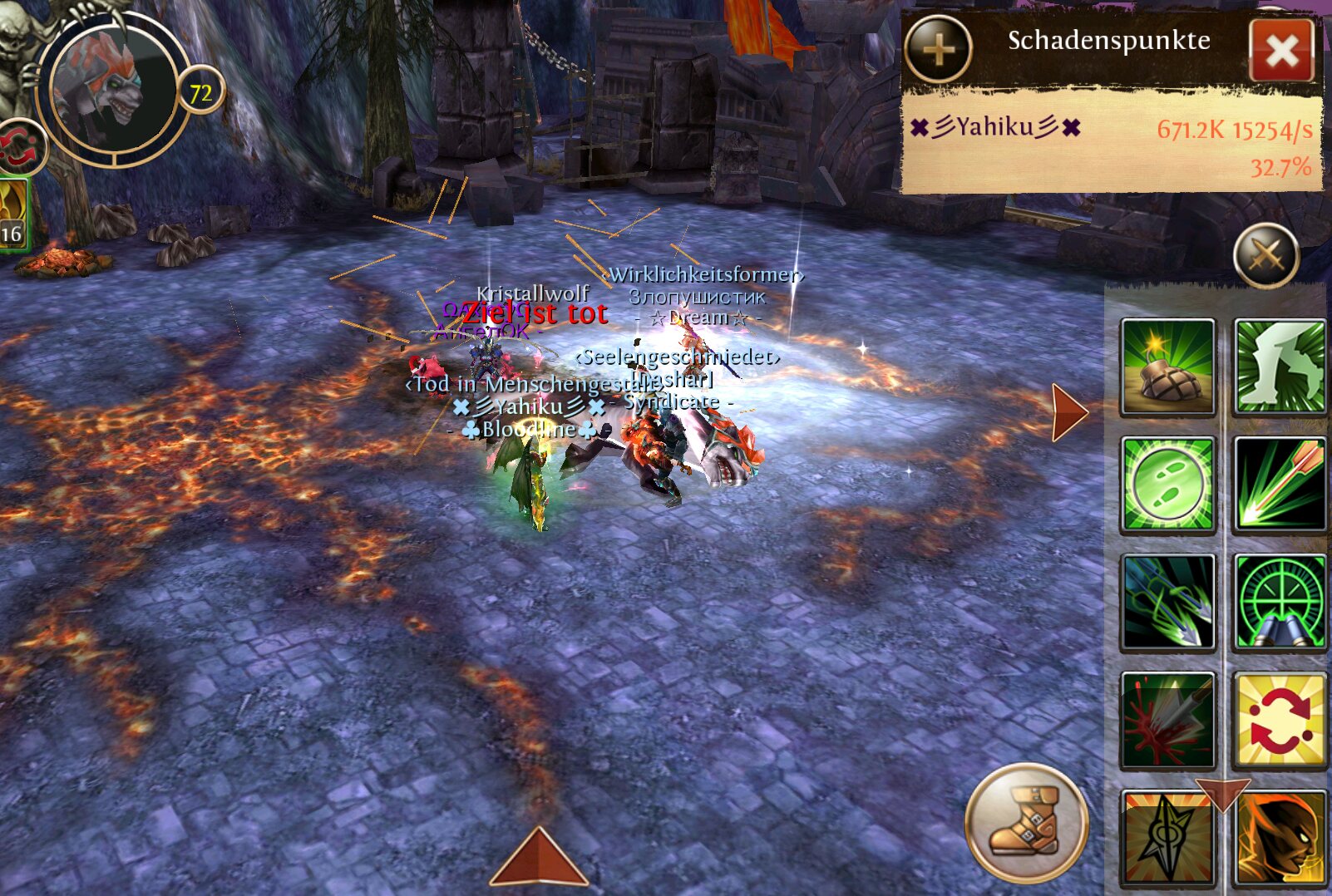Activate the dark shuriken star ability
This screenshot has height=896, width=1332.
click(1167, 839)
